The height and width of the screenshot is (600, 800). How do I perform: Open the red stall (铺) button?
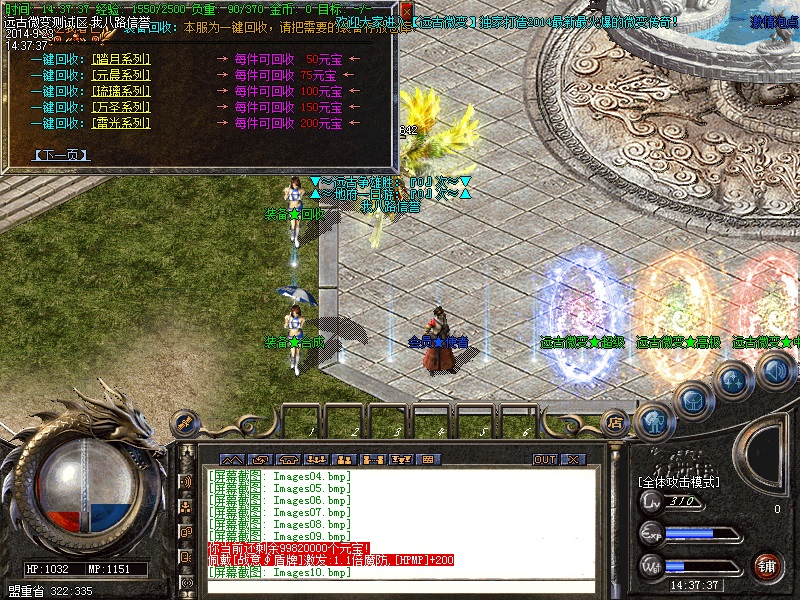click(x=767, y=565)
